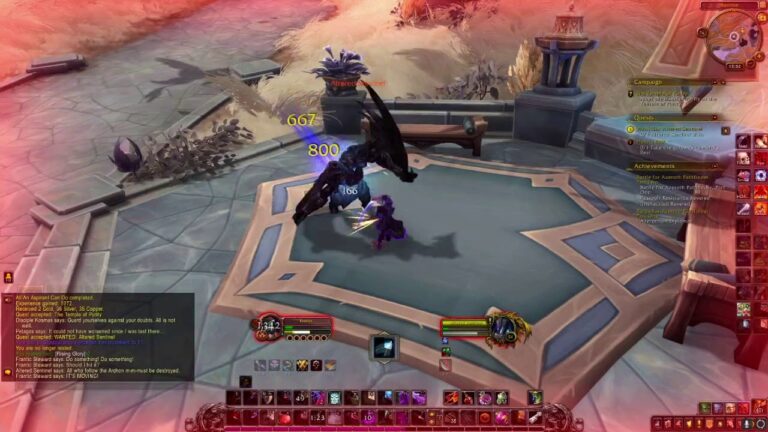Open the minimap zone name header
768x432 pixels.
(727, 5)
